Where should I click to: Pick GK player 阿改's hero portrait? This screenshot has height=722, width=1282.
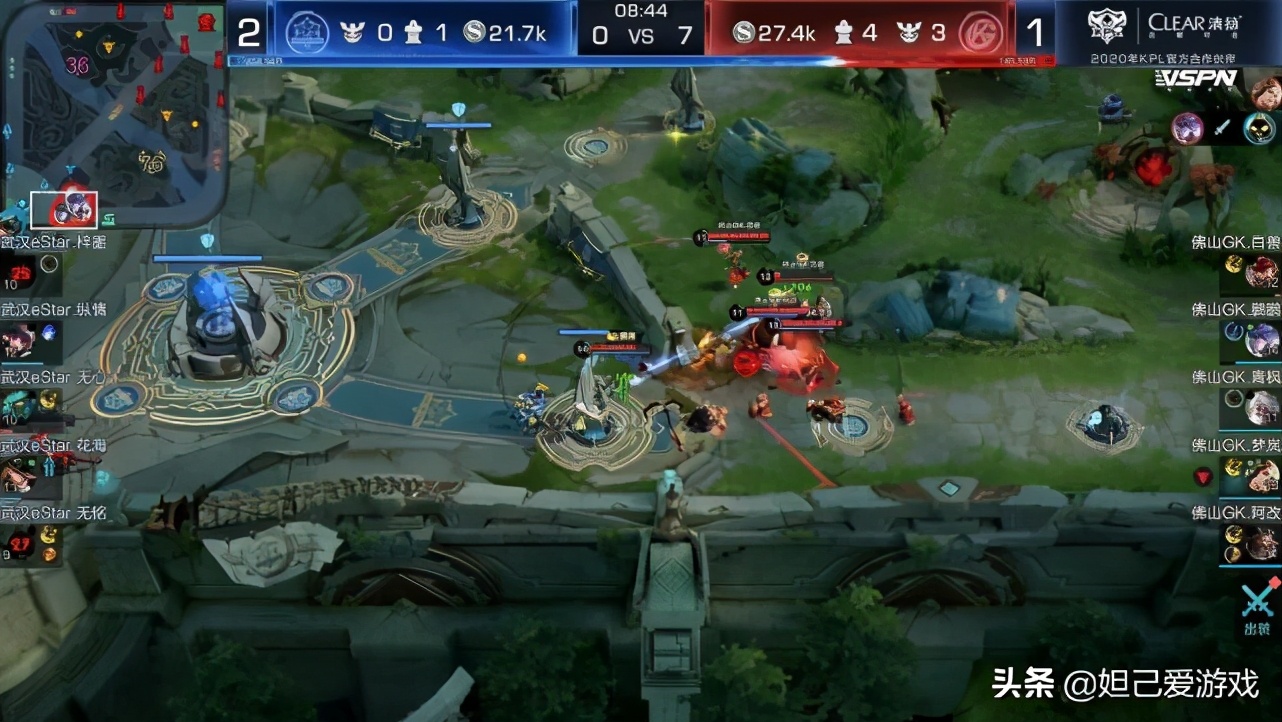pos(1262,543)
